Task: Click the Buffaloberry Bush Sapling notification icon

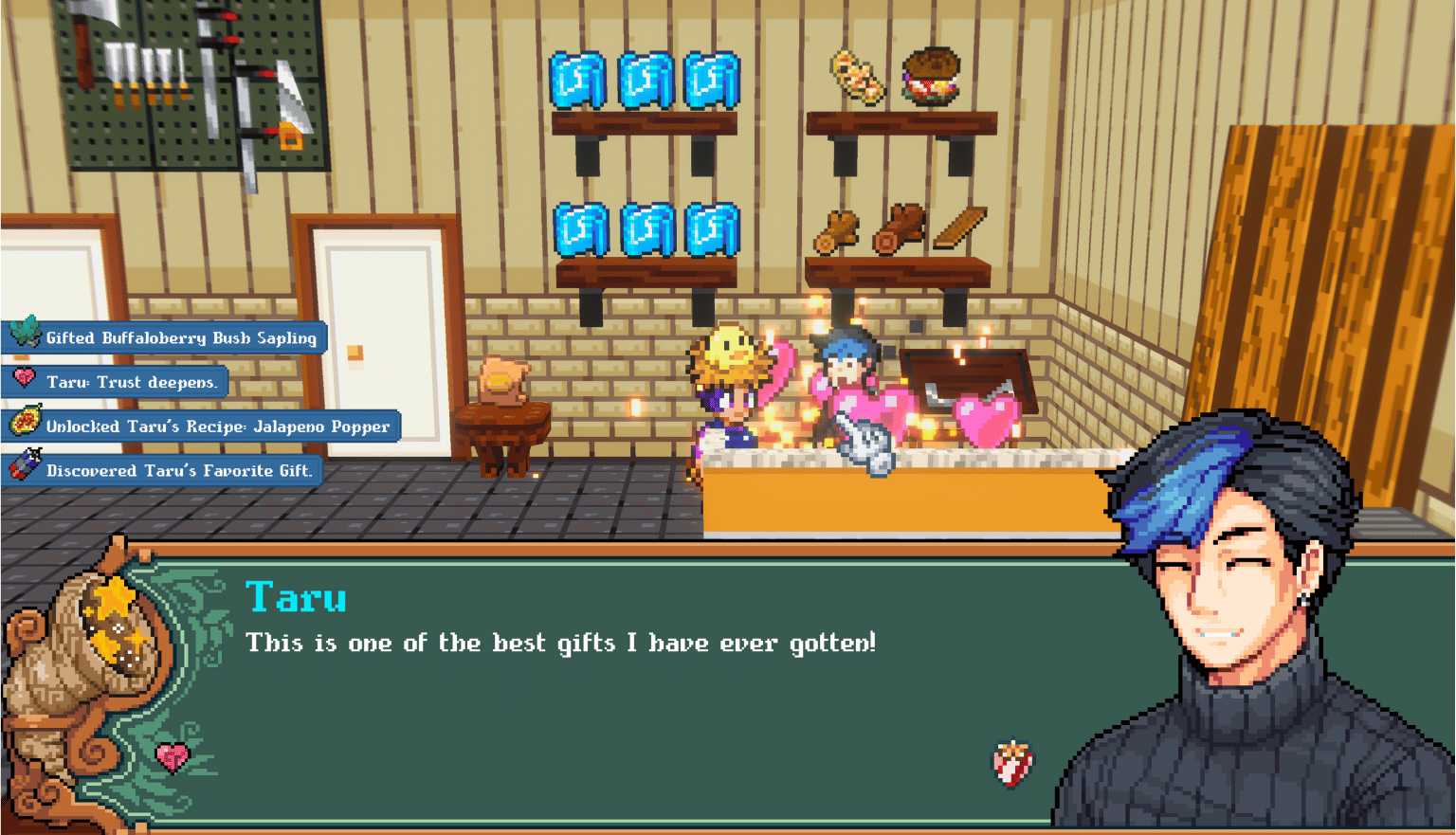Action: pyautogui.click(x=26, y=336)
